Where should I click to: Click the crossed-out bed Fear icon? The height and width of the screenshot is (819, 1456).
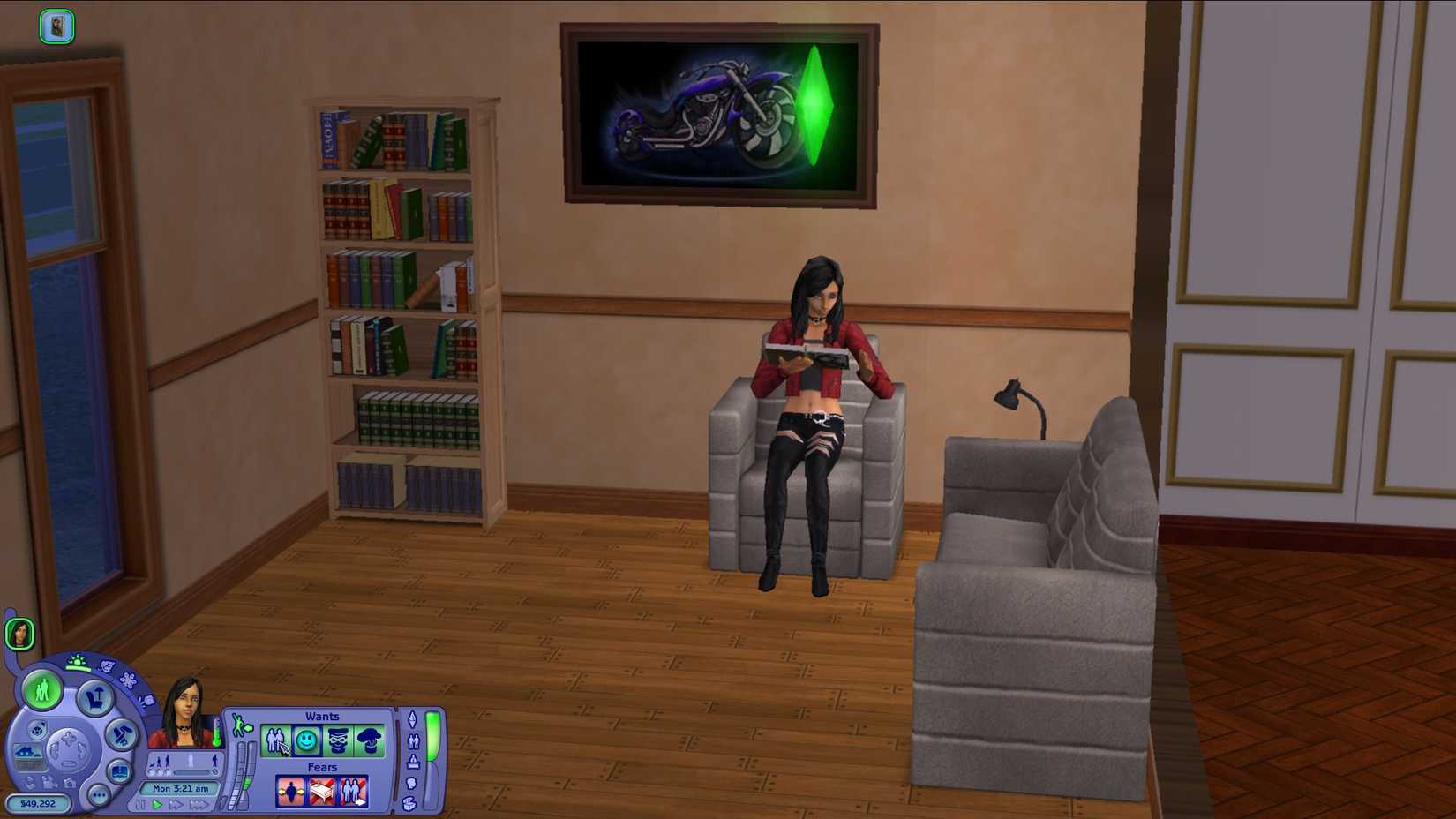(324, 792)
